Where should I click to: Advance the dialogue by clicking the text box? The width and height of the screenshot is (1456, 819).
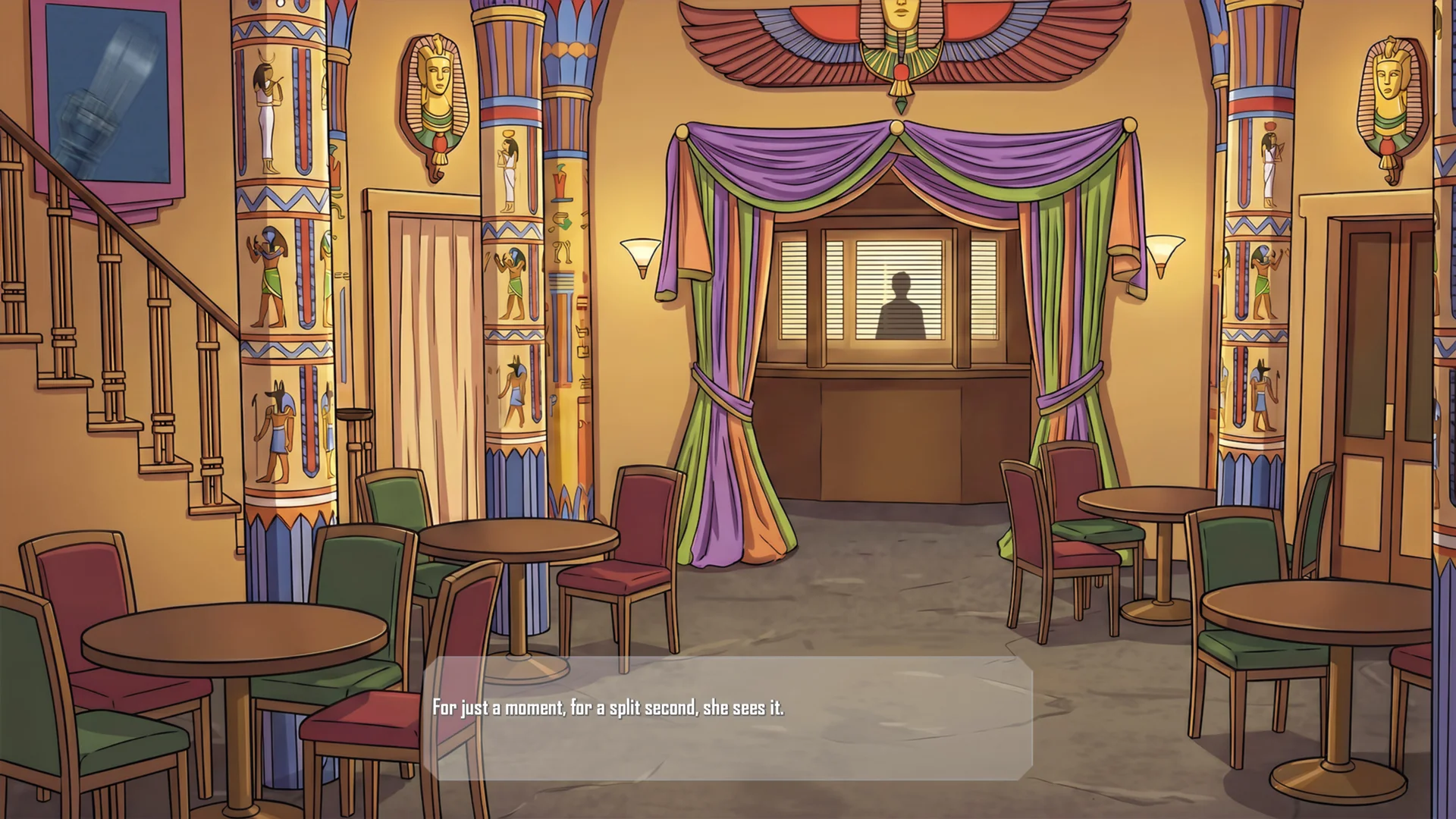coord(728,717)
